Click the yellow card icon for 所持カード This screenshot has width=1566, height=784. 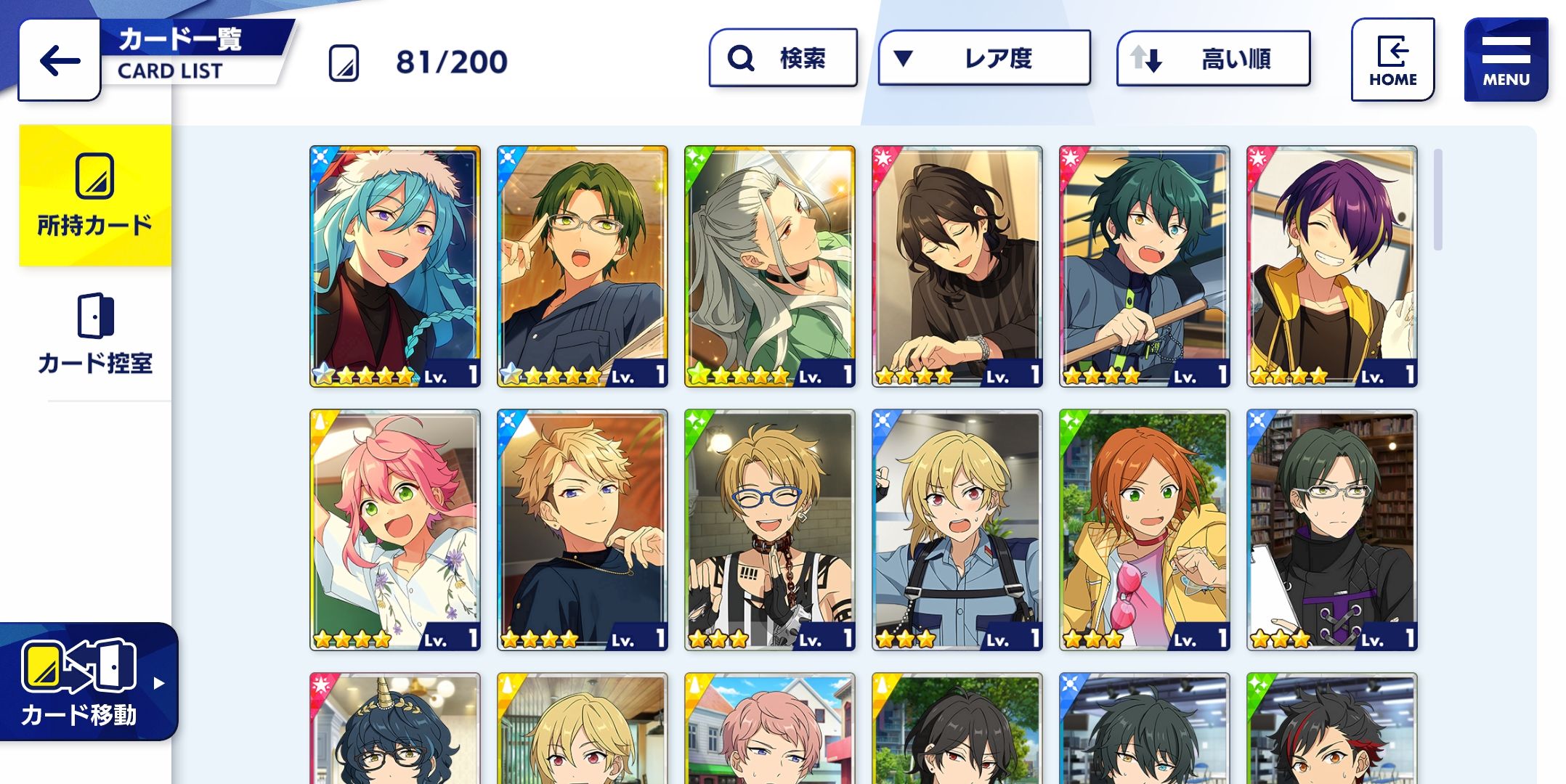[93, 178]
